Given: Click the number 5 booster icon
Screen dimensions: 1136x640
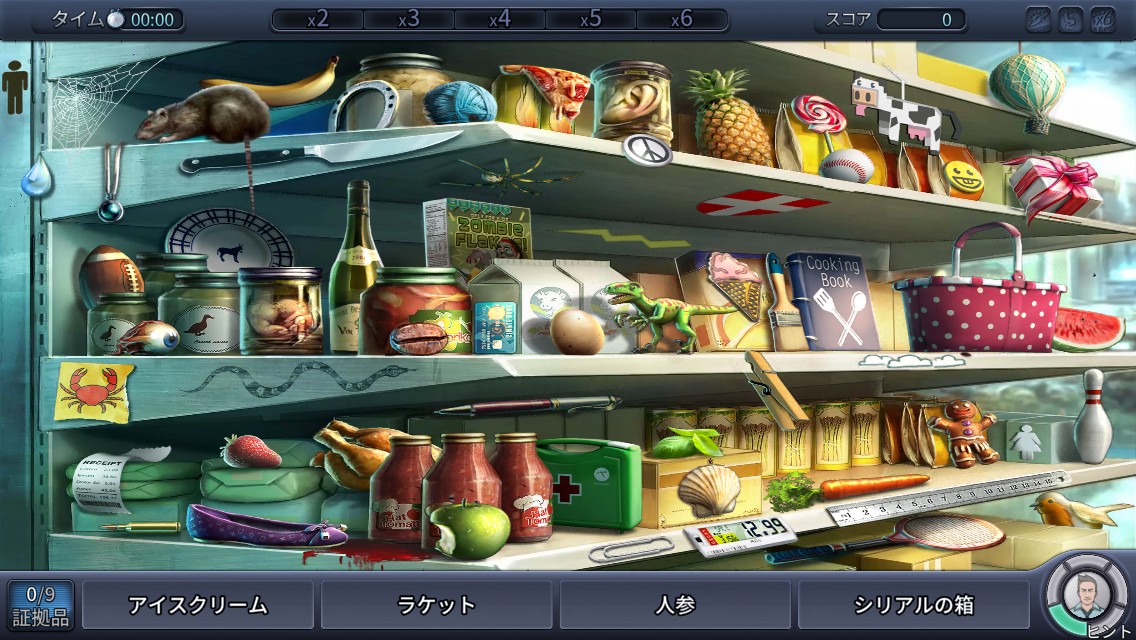Looking at the screenshot, I should [1070, 19].
